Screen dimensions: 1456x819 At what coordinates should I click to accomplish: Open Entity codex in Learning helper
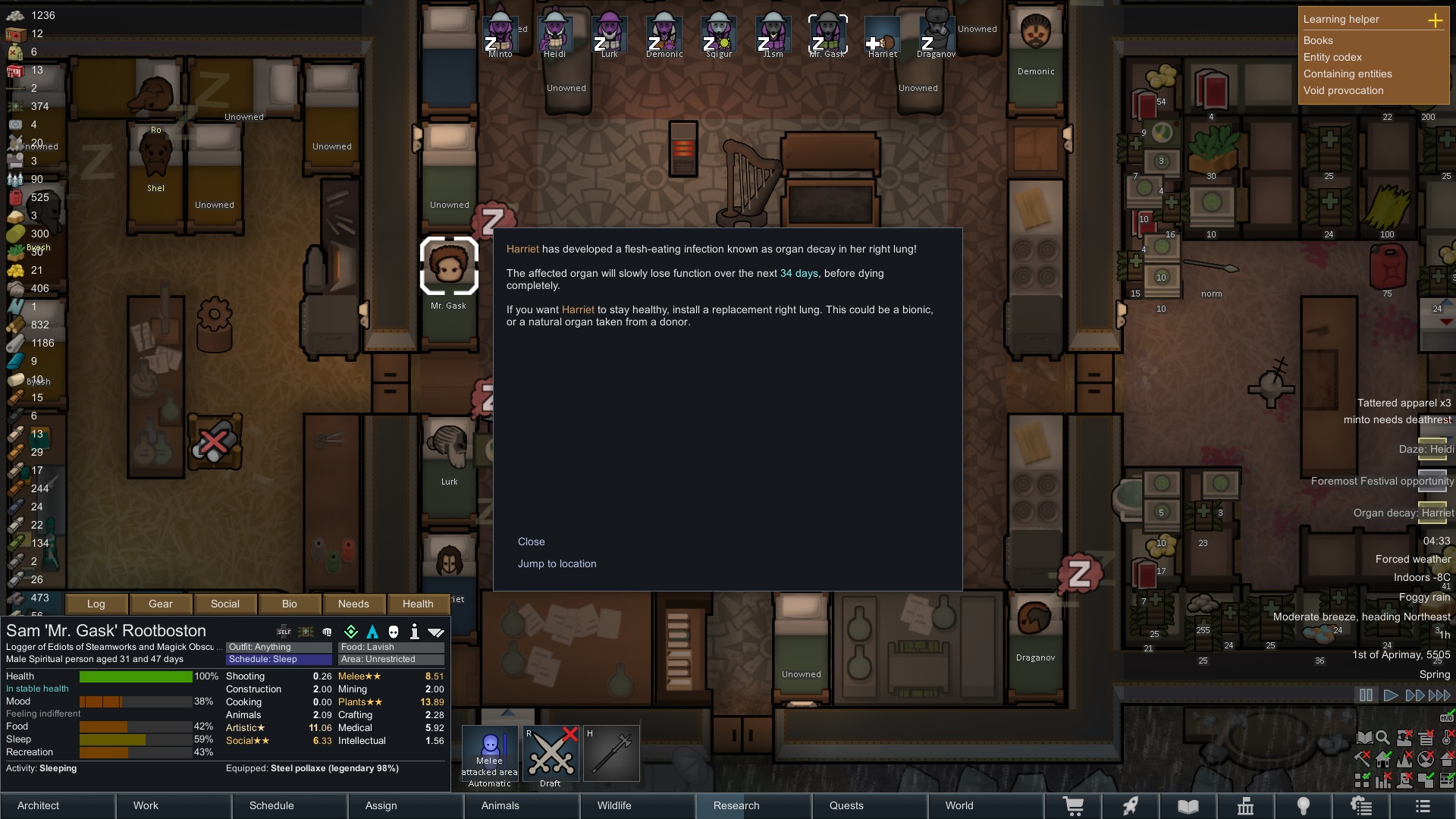pyautogui.click(x=1332, y=57)
